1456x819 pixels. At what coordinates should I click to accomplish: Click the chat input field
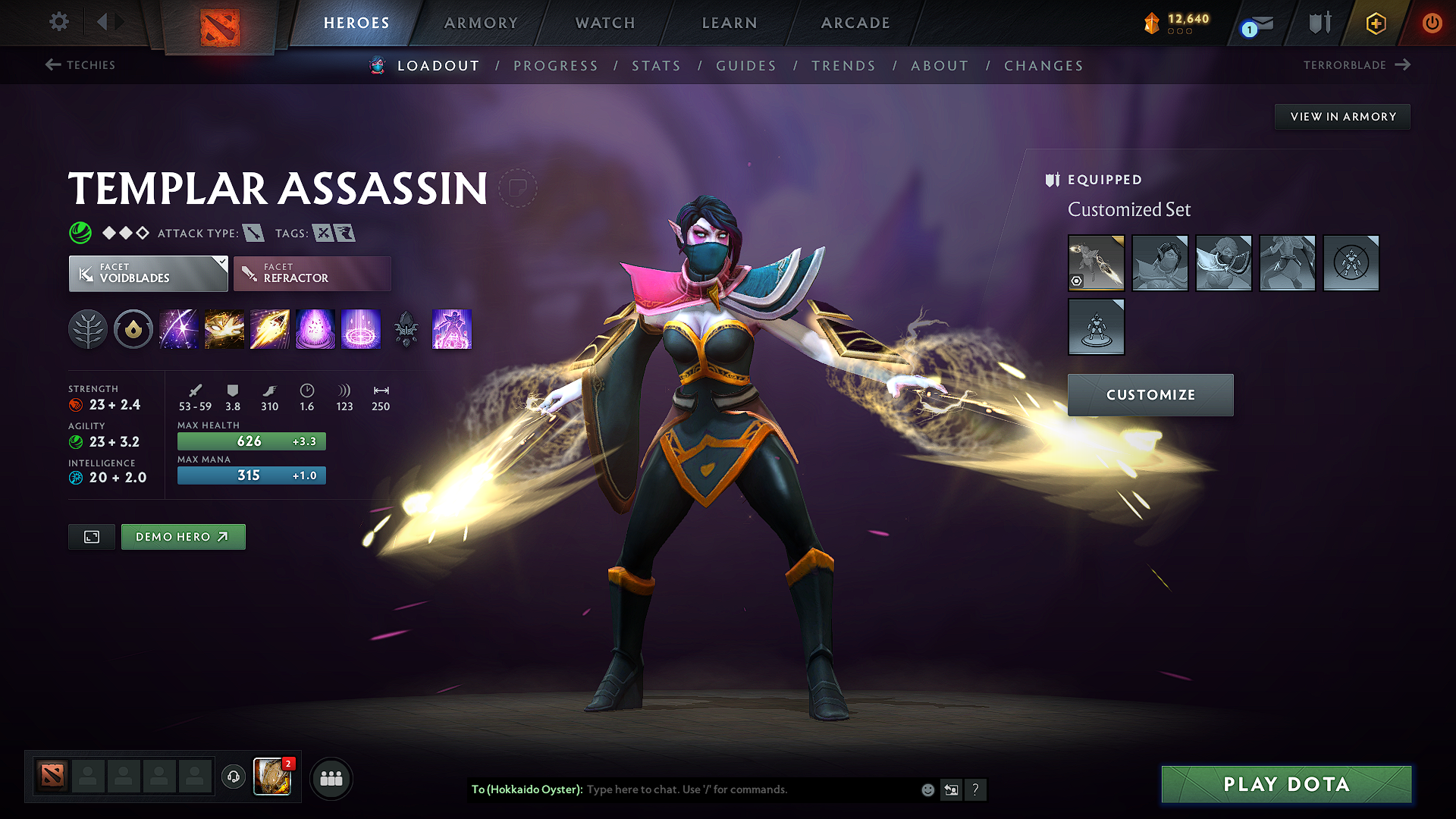coord(720,789)
